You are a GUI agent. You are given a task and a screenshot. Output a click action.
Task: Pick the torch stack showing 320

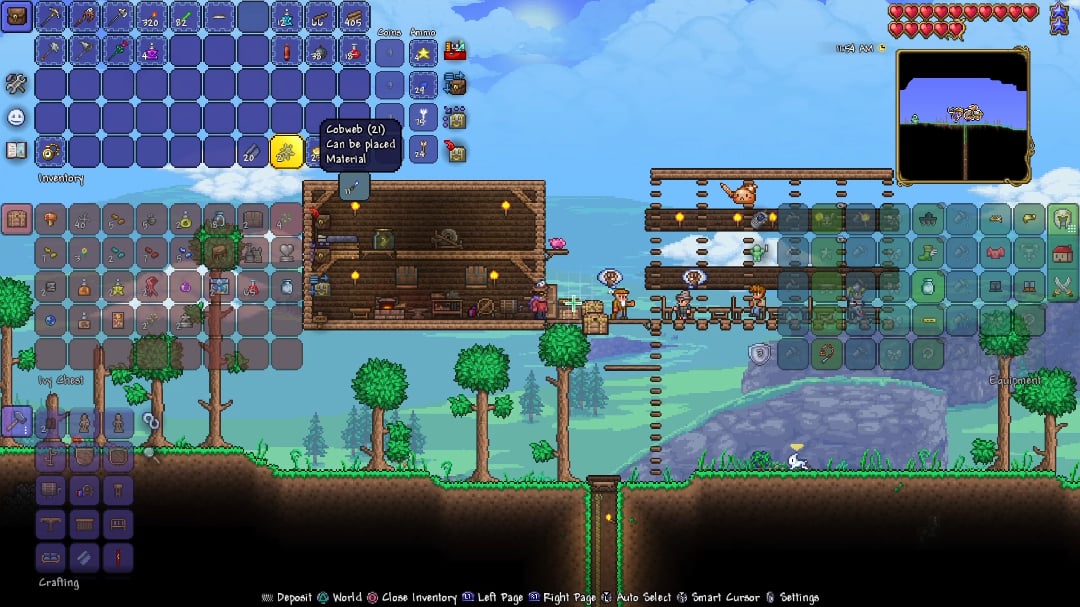click(x=152, y=16)
